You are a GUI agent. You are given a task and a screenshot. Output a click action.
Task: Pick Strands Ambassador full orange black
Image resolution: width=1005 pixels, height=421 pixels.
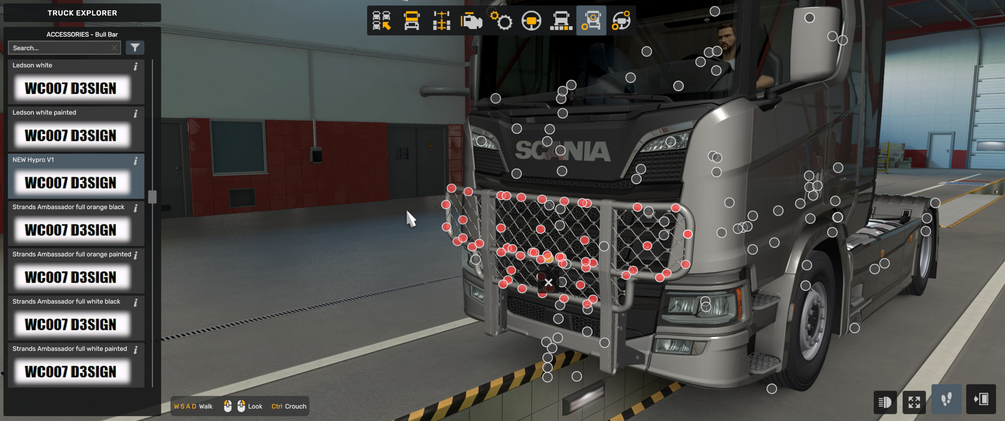click(x=70, y=230)
